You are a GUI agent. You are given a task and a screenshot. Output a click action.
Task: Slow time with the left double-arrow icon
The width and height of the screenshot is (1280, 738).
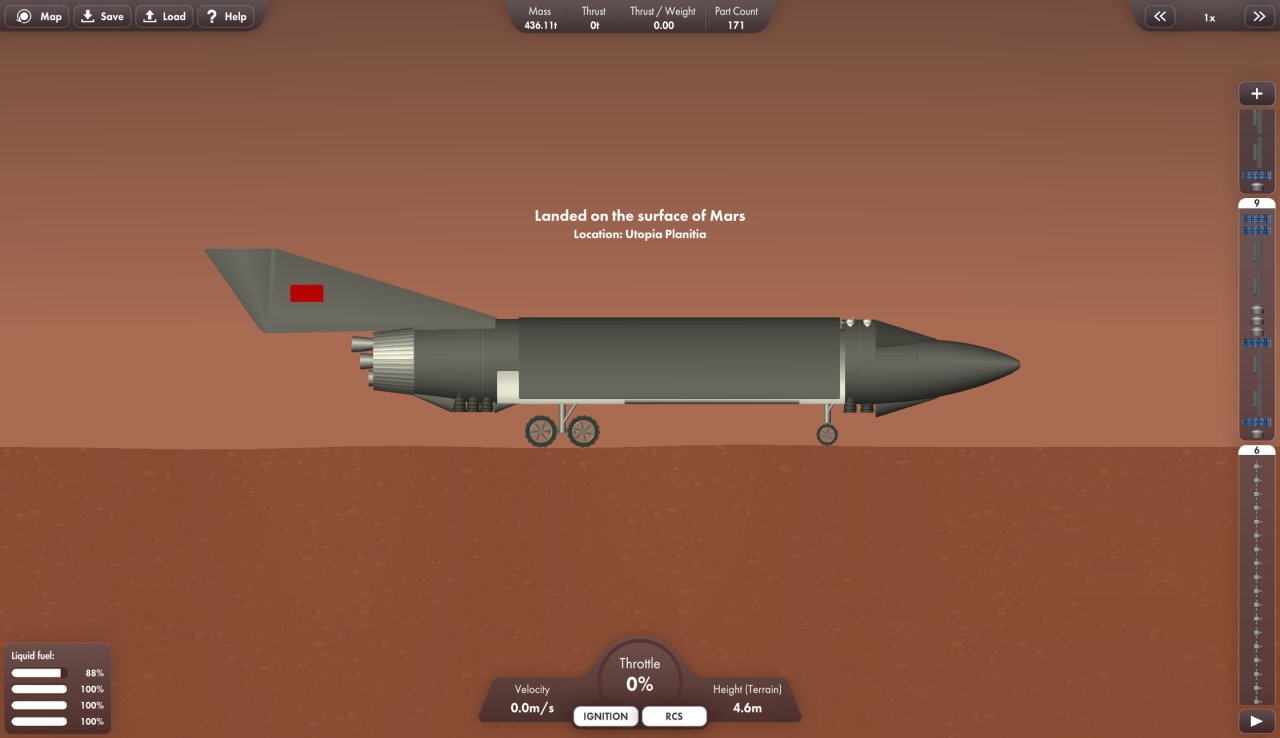pyautogui.click(x=1159, y=16)
